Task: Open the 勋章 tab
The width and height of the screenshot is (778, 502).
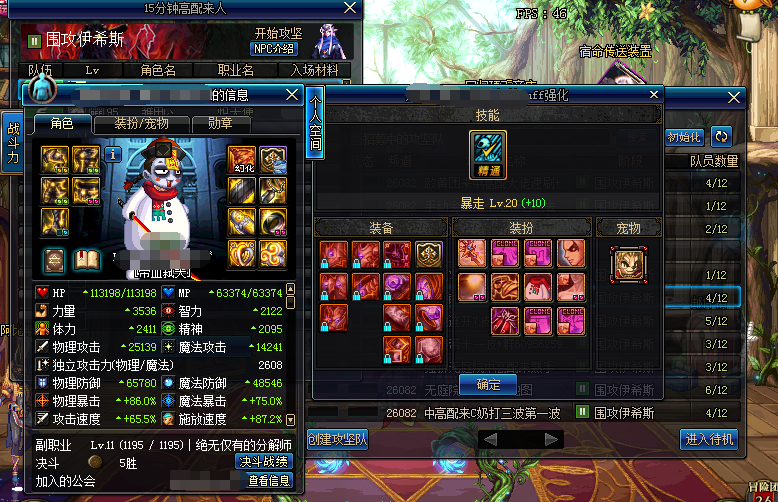Action: pyautogui.click(x=220, y=124)
